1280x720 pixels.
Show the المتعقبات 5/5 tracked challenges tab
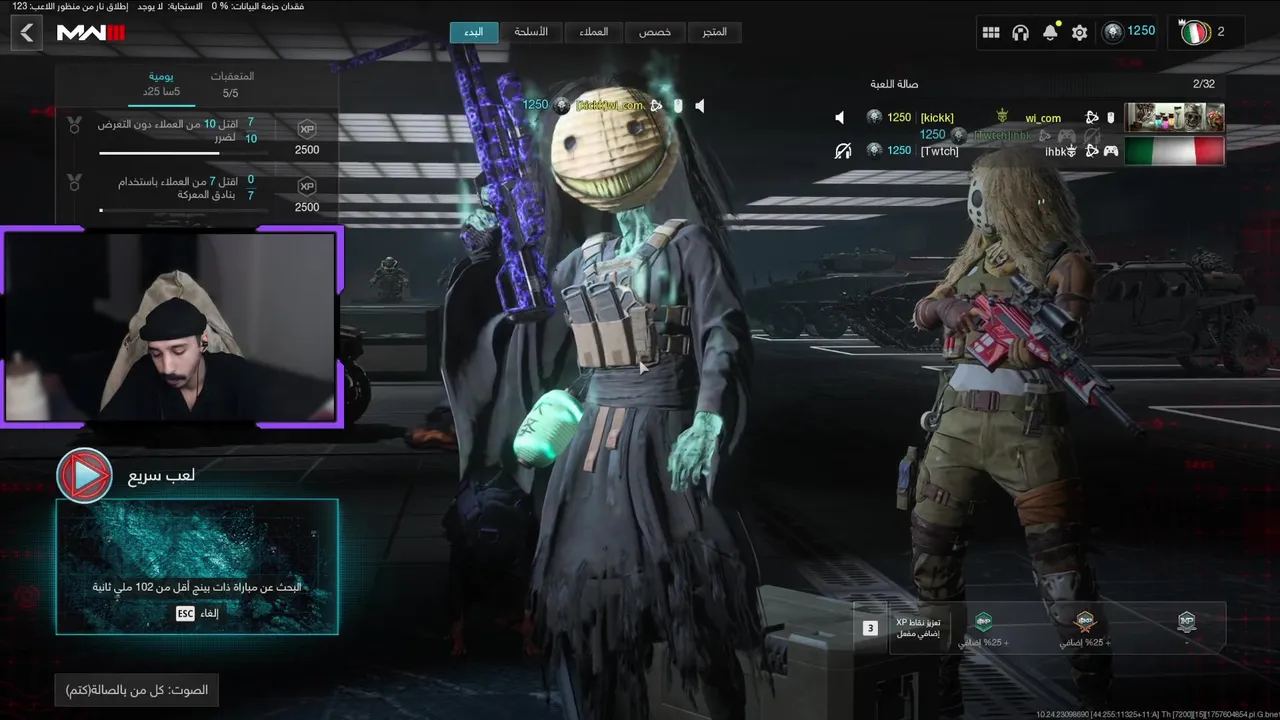pyautogui.click(x=231, y=84)
